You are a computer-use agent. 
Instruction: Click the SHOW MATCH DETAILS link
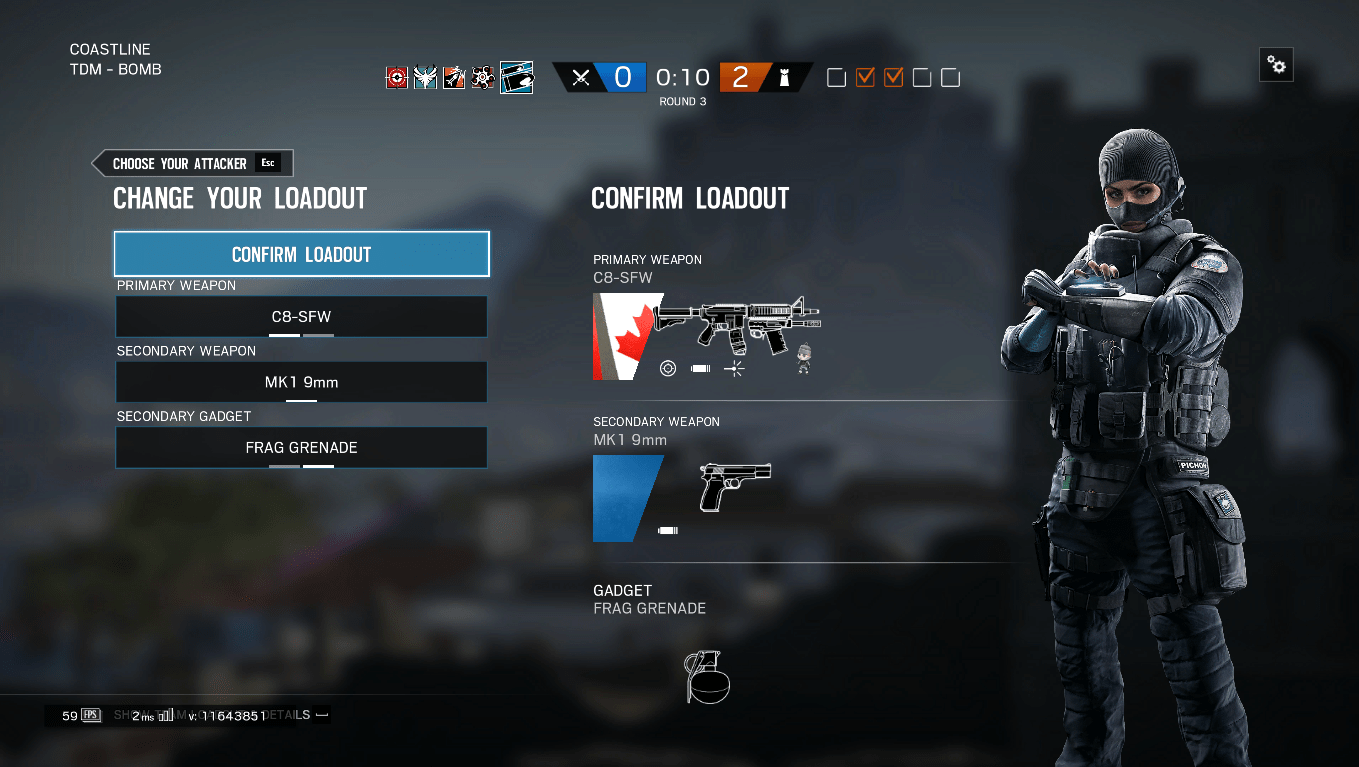pyautogui.click(x=213, y=714)
